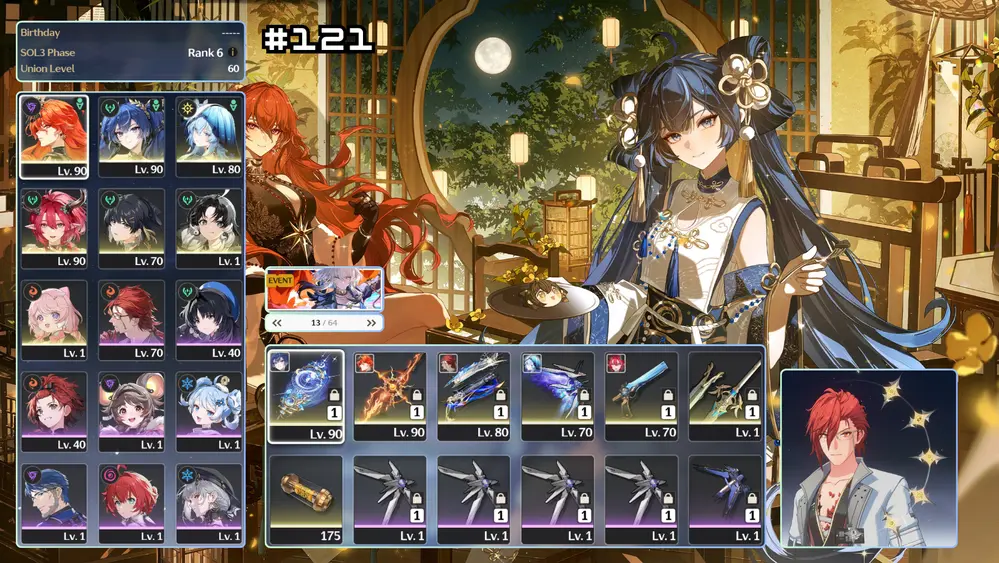
Task: Select the red-haired Lv. 70 character with glasses
Action: click(x=131, y=320)
